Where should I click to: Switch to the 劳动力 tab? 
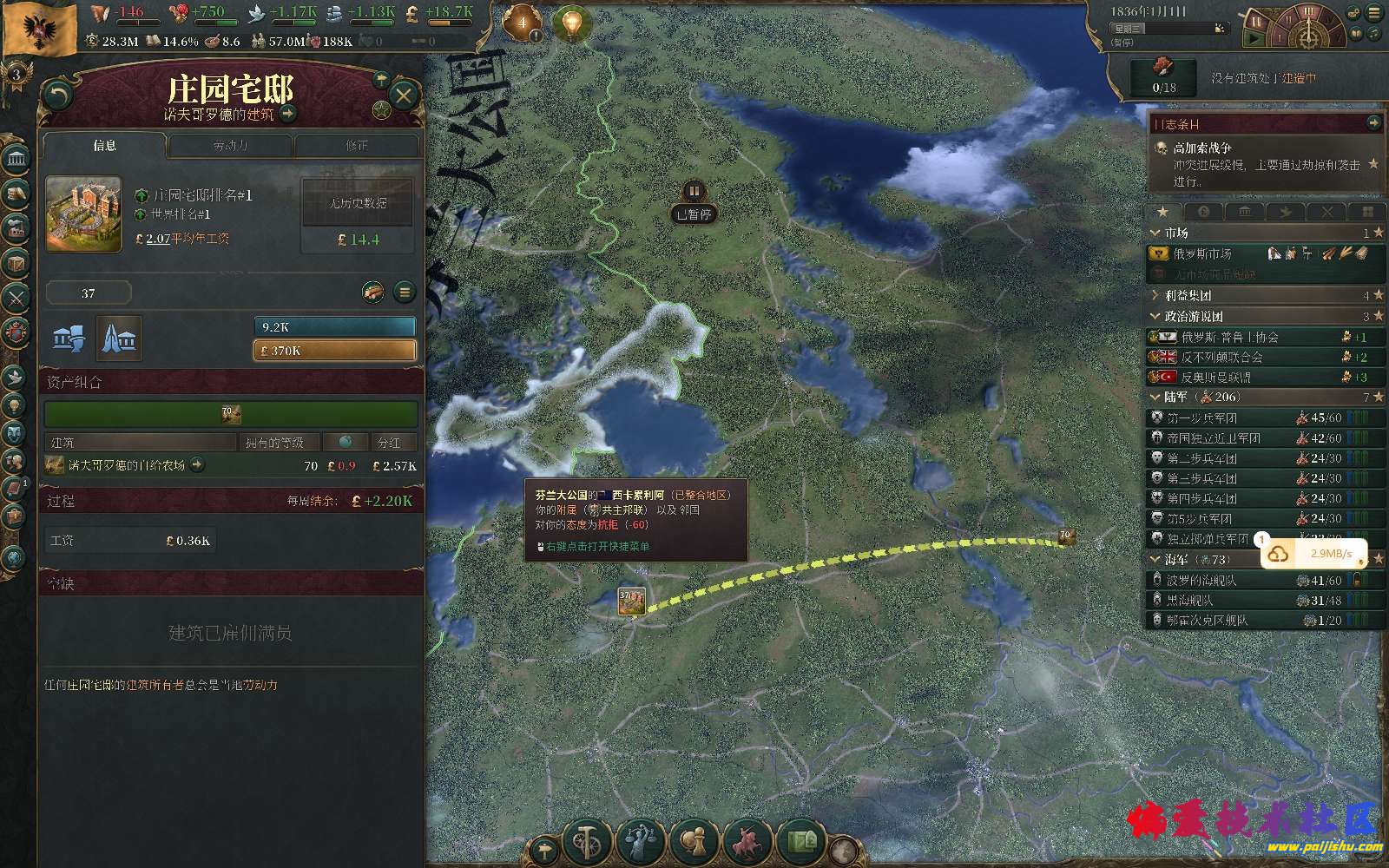point(231,146)
